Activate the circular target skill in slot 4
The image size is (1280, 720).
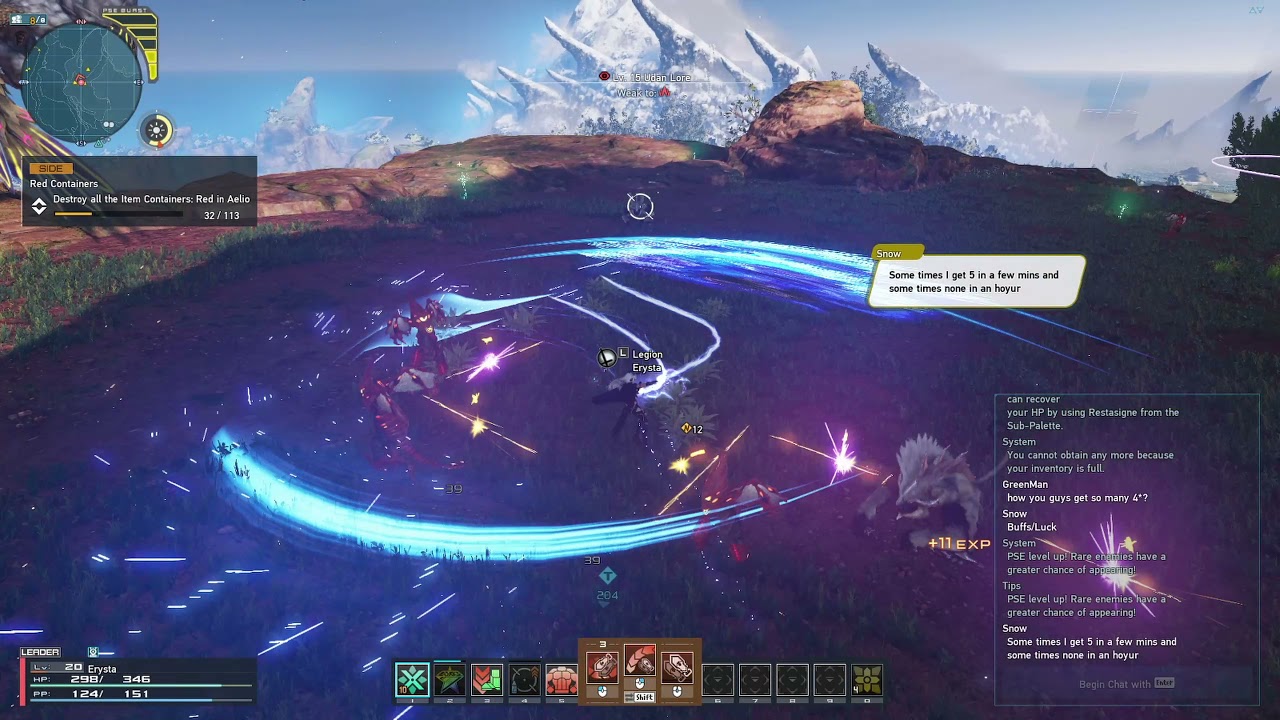pos(524,680)
